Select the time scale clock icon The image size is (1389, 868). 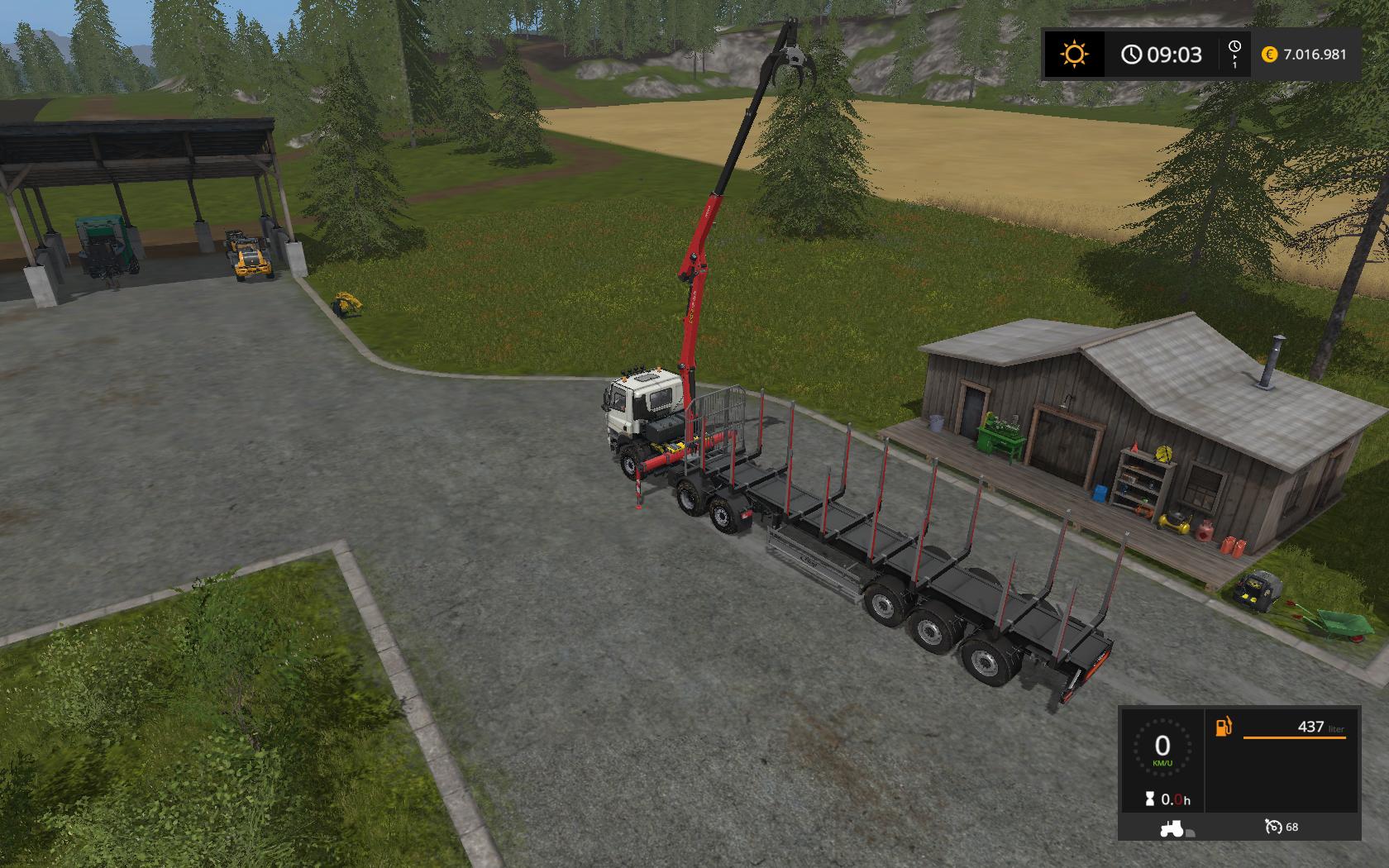click(x=1234, y=48)
